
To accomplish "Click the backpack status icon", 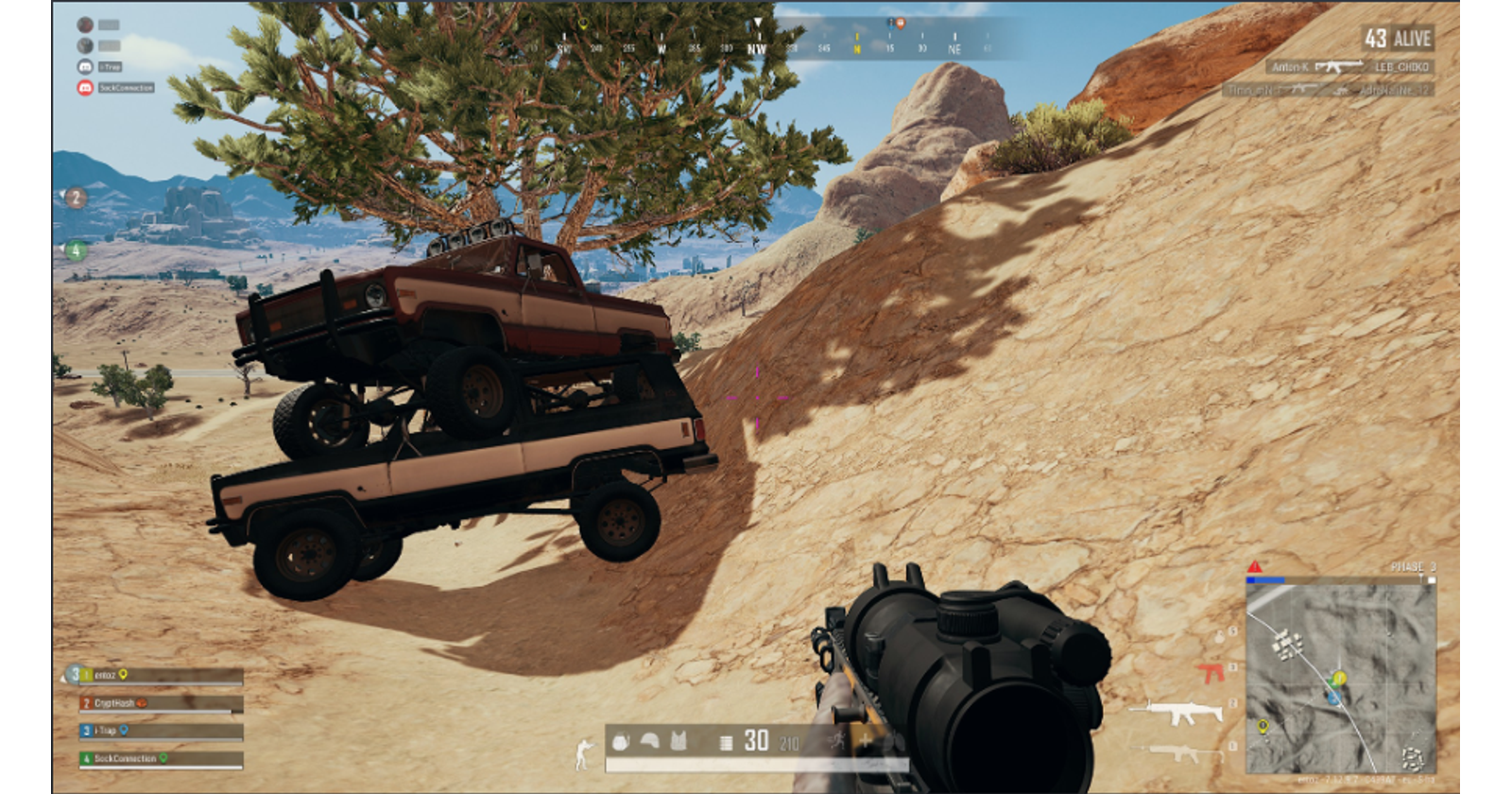I will tap(621, 741).
